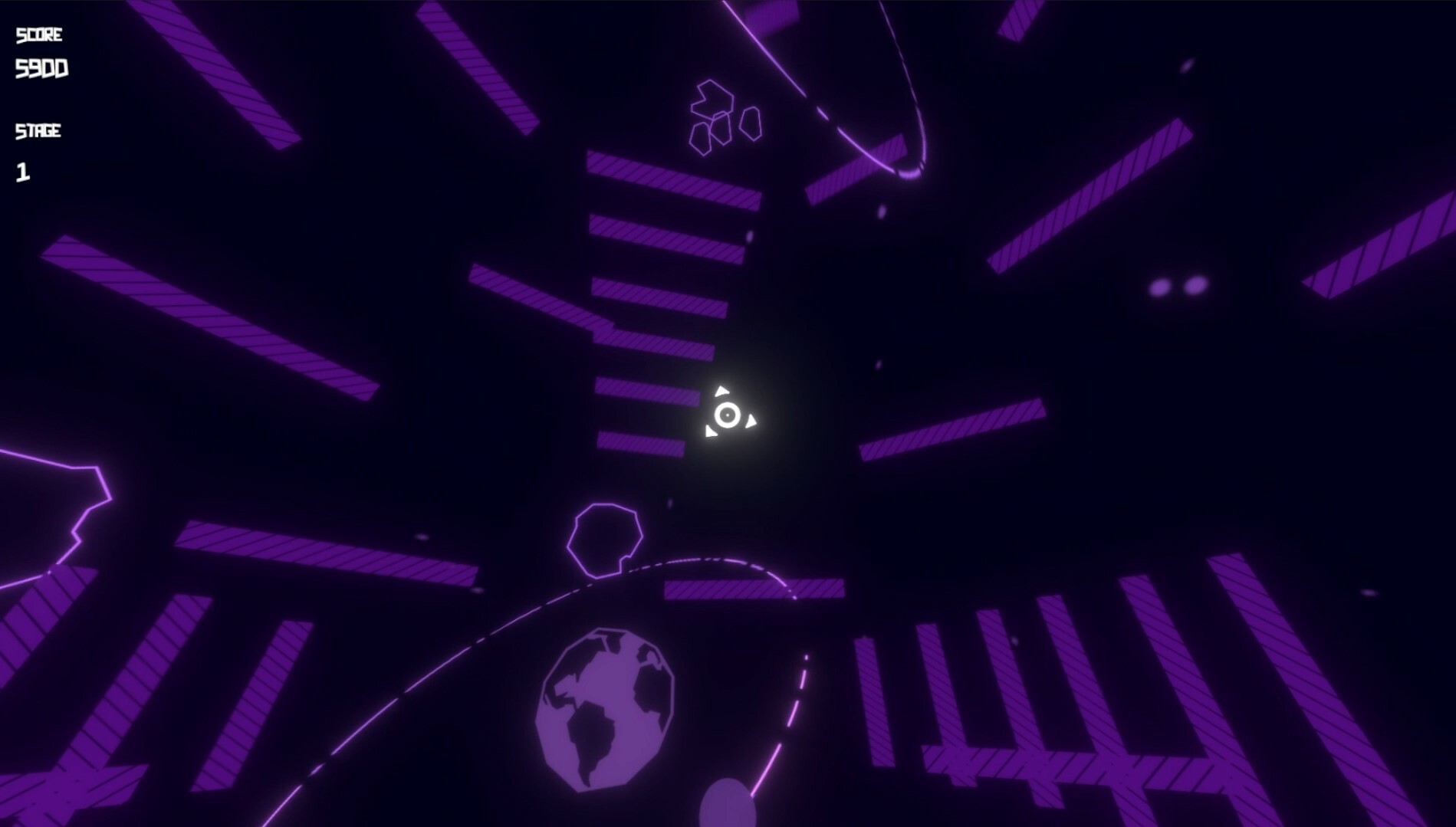Screen dimensions: 1456x827
Task: Click the SCORE label text
Action: click(40, 32)
